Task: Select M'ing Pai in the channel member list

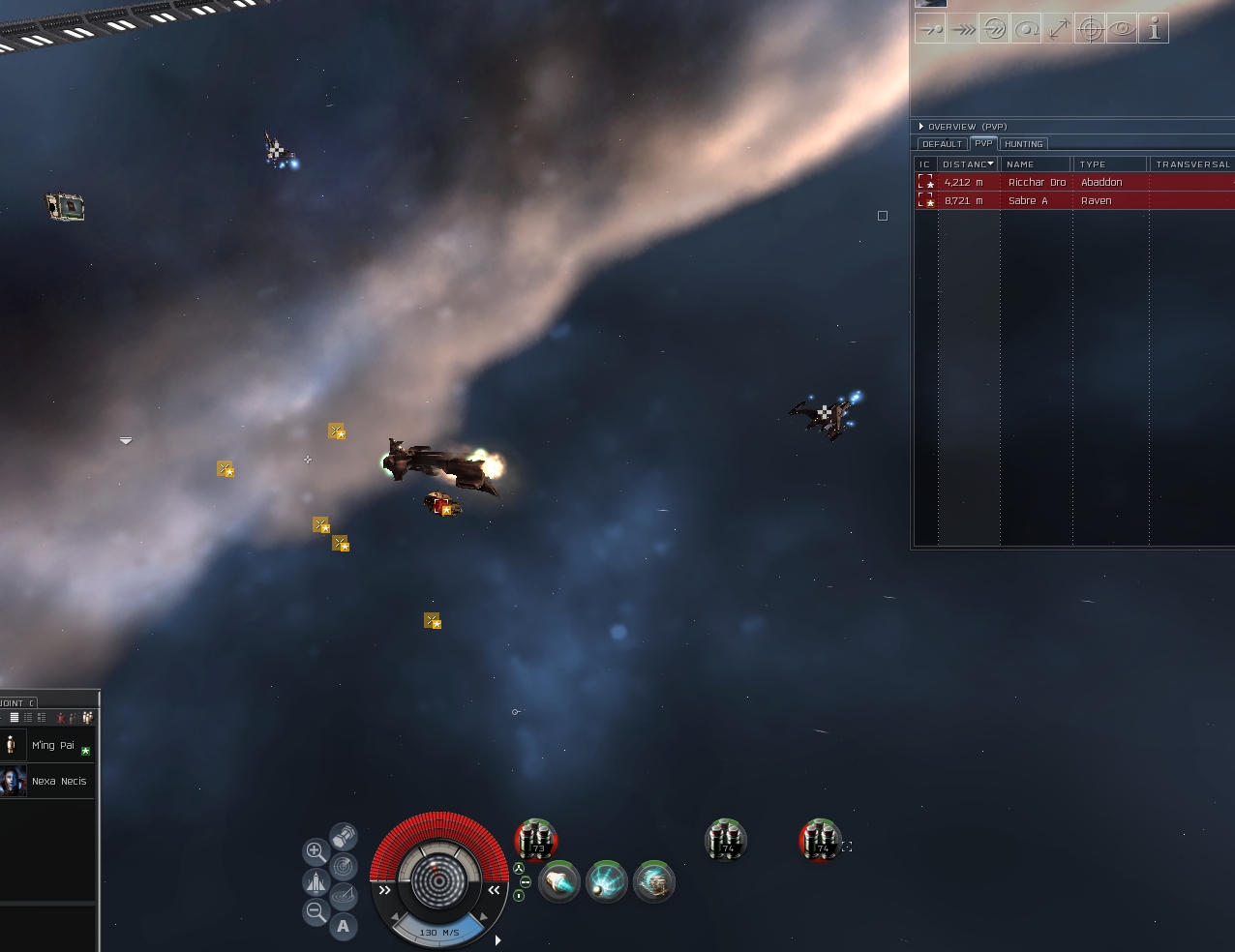Action: point(52,745)
